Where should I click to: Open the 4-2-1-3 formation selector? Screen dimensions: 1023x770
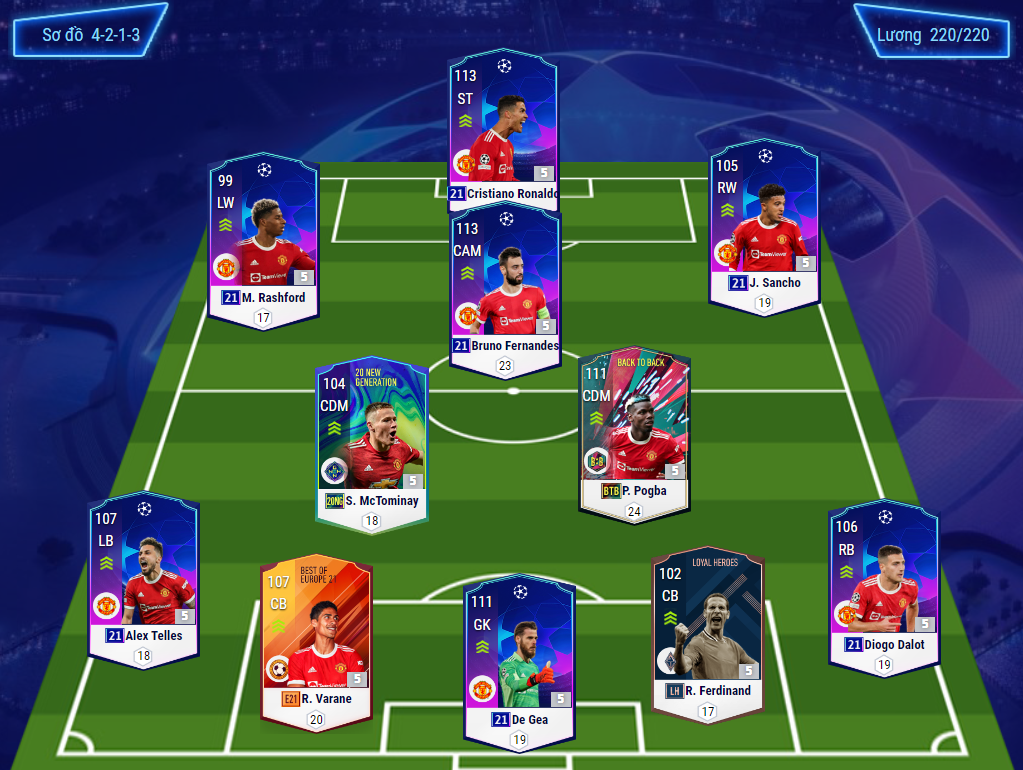pos(90,35)
